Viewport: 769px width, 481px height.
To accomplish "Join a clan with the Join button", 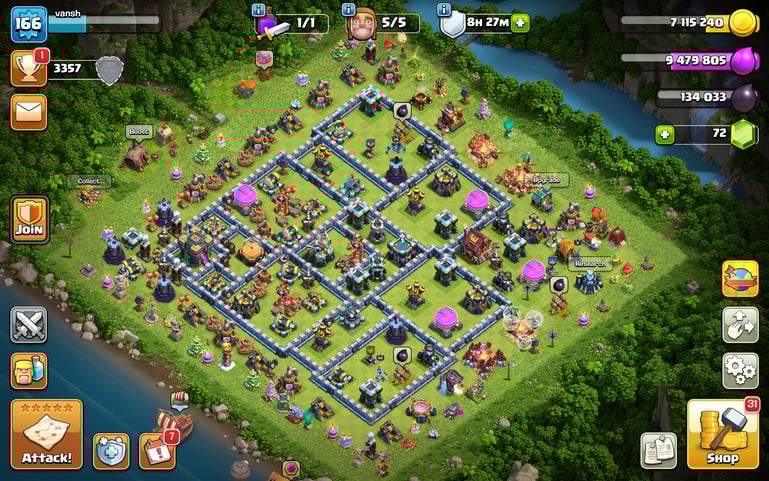I will coord(28,219).
